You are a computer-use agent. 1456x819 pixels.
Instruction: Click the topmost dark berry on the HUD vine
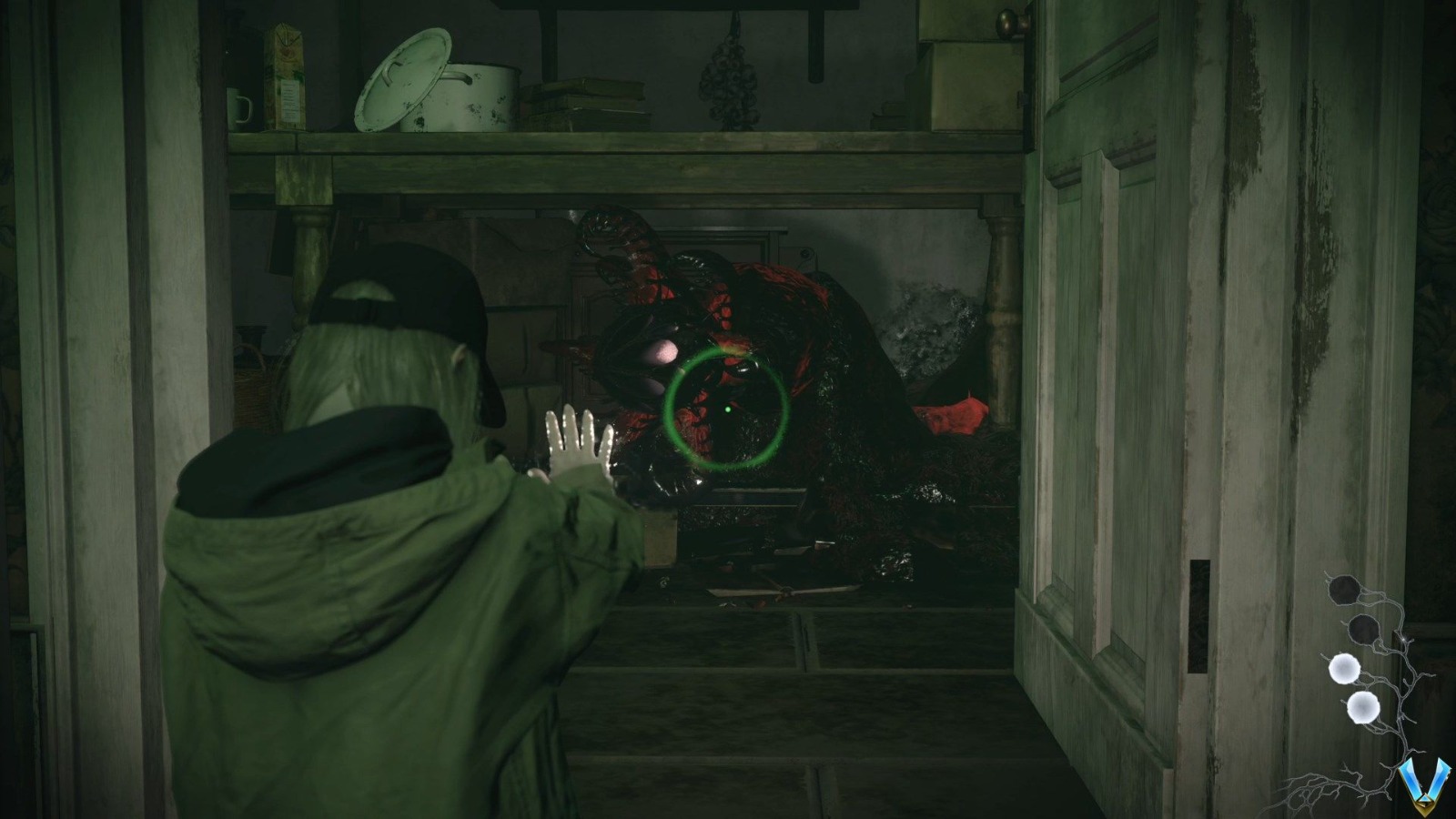click(x=1344, y=591)
